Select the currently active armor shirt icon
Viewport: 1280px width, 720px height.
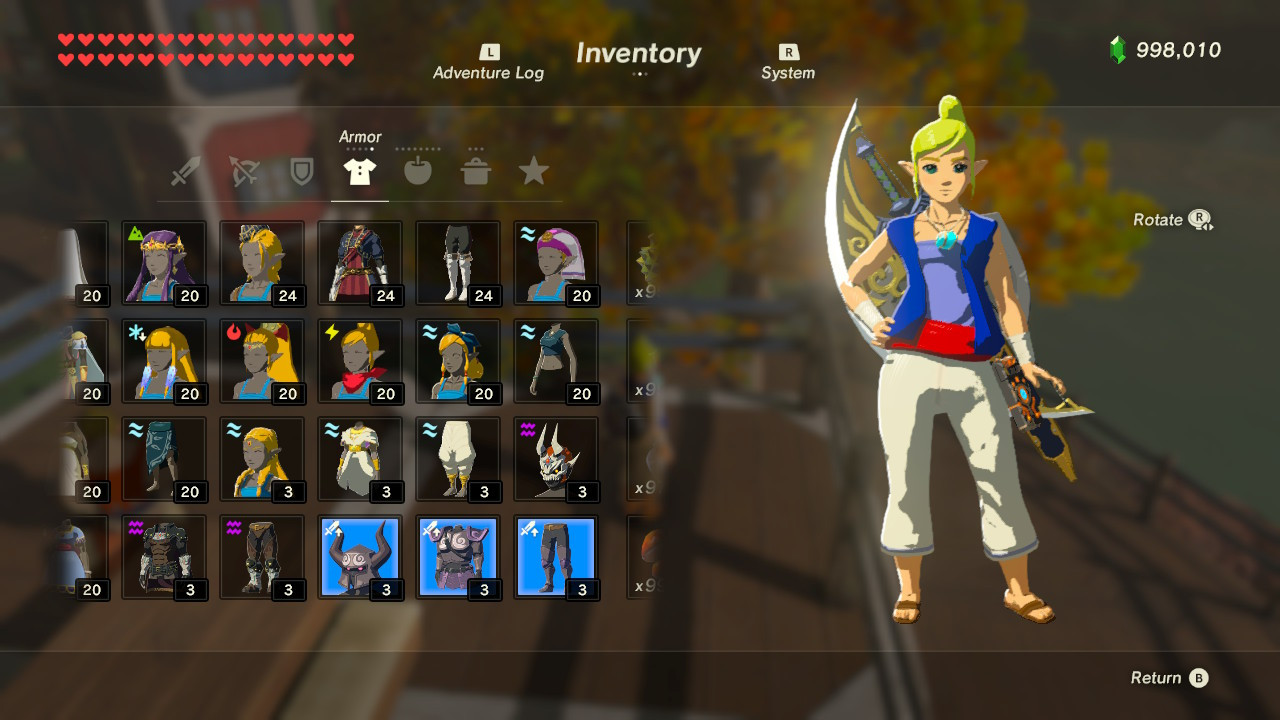point(360,170)
